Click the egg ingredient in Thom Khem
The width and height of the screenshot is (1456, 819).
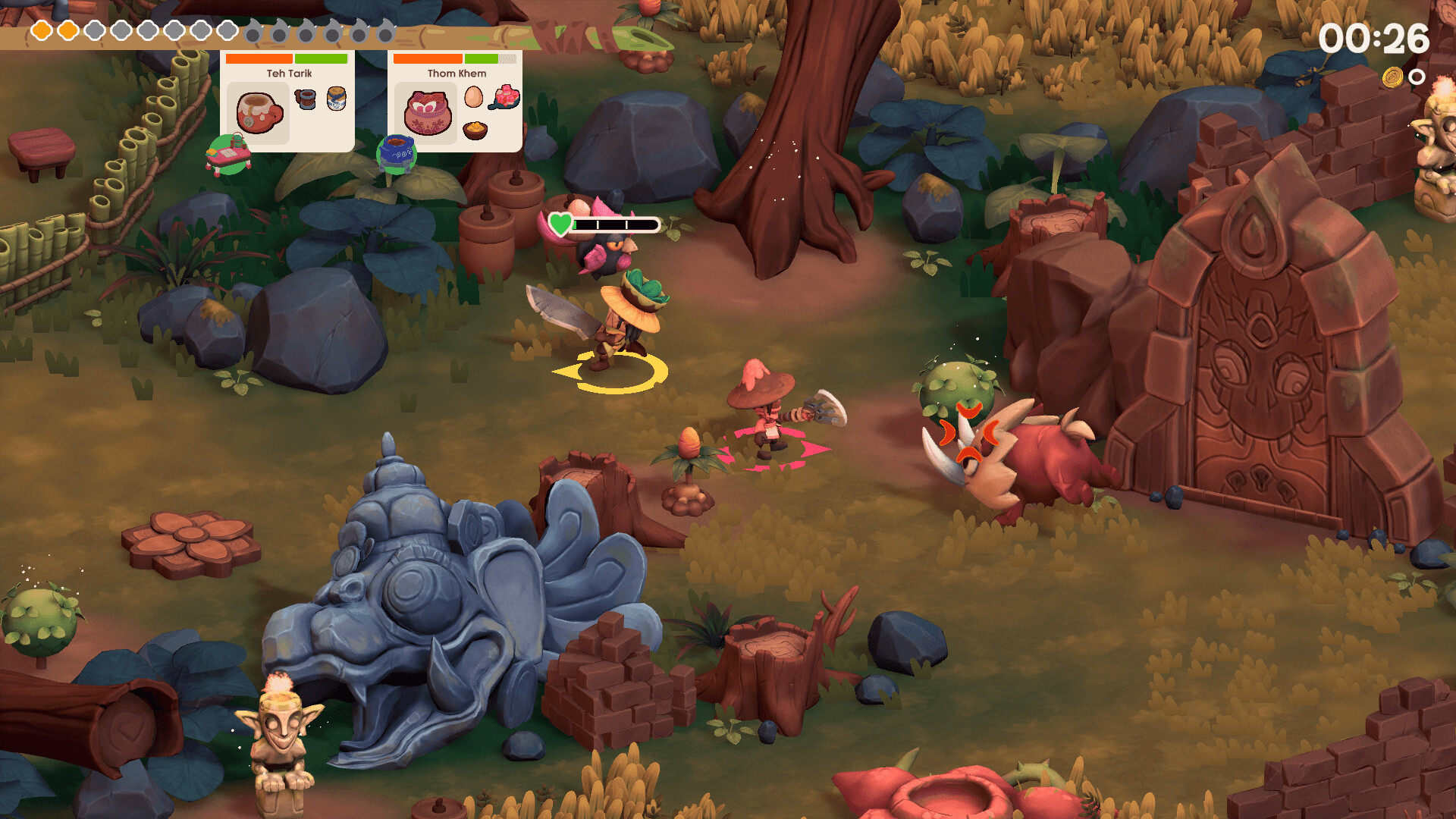coord(473,97)
